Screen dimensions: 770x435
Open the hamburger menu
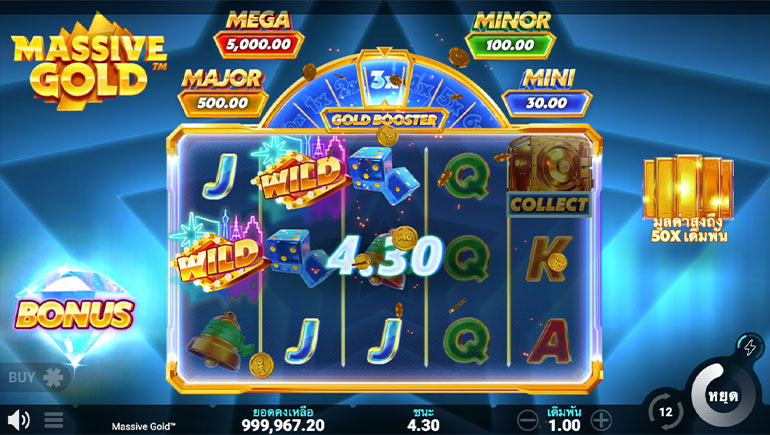pos(54,419)
